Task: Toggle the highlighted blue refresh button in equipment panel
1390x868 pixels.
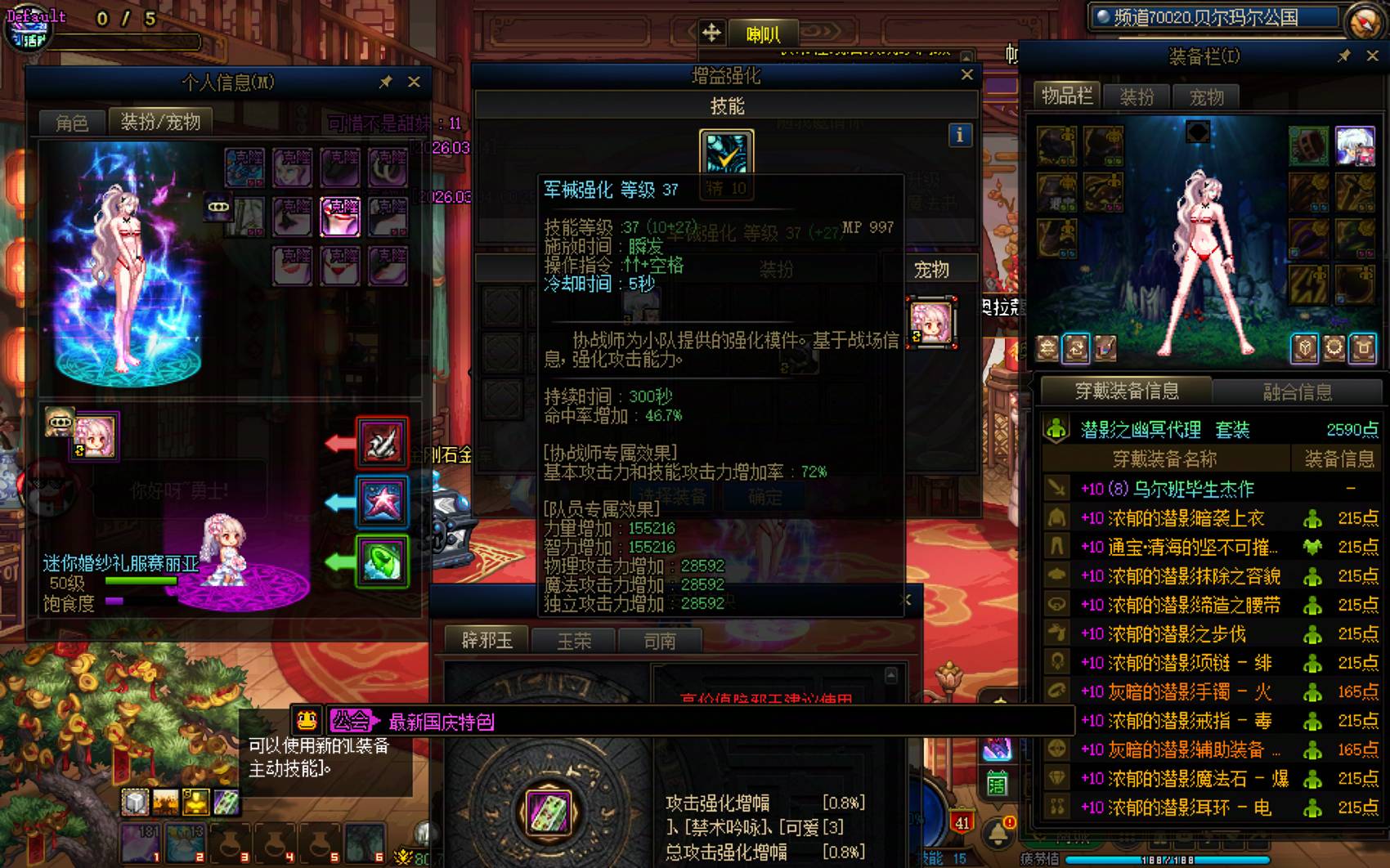Action: click(x=1075, y=348)
